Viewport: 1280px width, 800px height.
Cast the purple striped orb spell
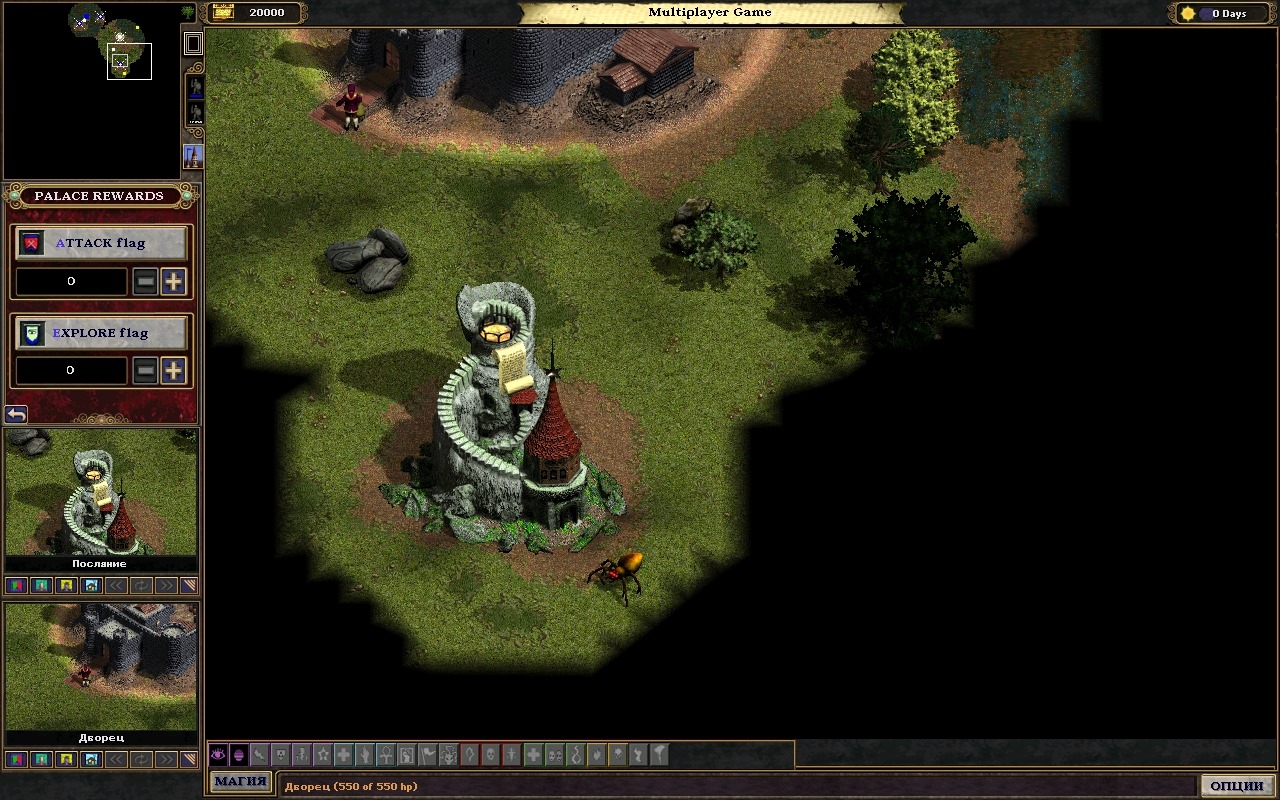[x=239, y=755]
